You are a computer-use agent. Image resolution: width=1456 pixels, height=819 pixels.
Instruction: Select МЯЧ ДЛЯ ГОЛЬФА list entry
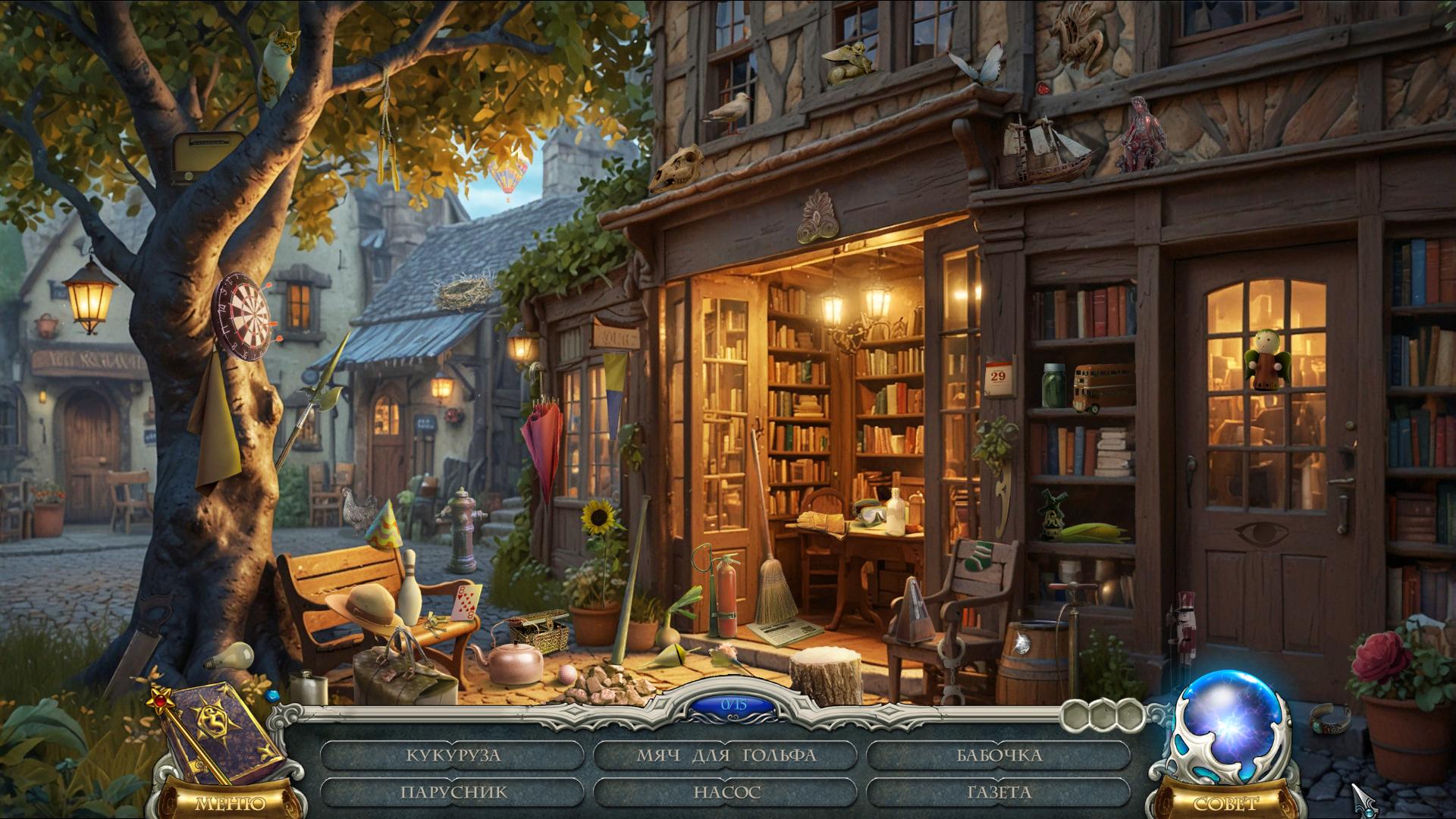tap(726, 755)
